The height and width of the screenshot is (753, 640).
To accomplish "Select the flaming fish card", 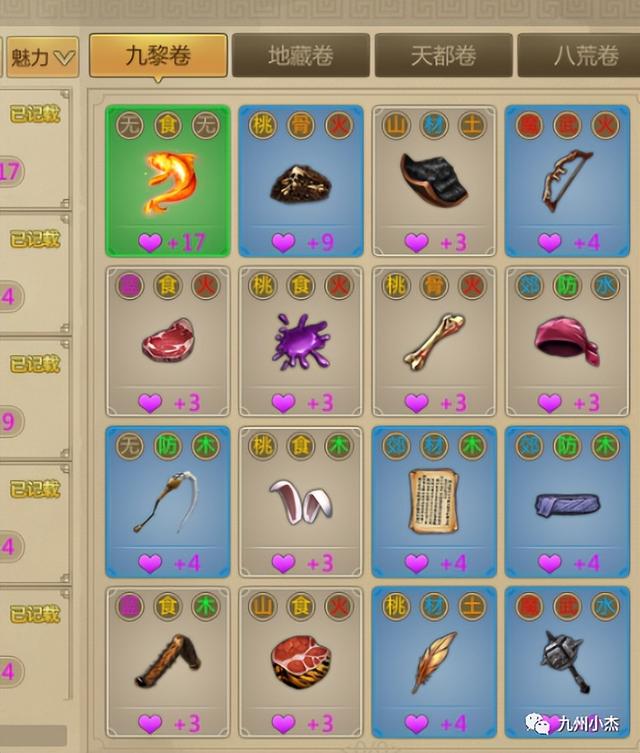I will [x=168, y=182].
